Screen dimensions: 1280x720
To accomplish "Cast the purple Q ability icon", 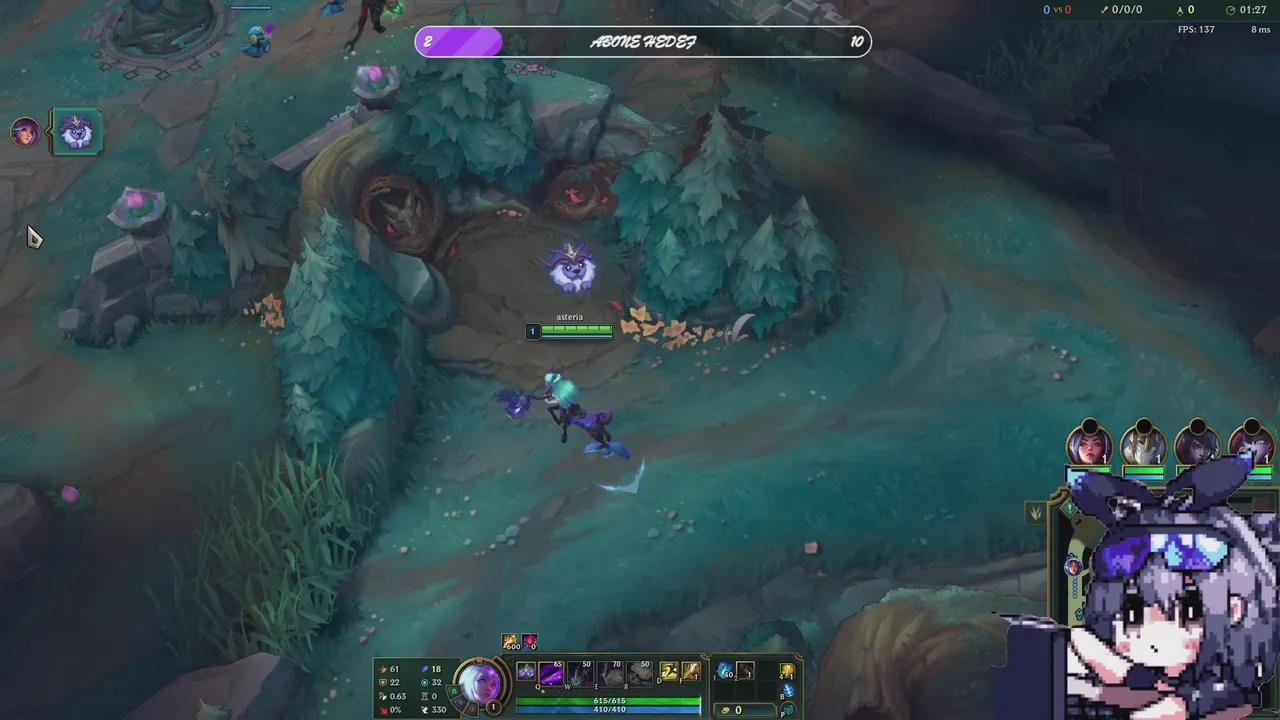I will pos(550,672).
